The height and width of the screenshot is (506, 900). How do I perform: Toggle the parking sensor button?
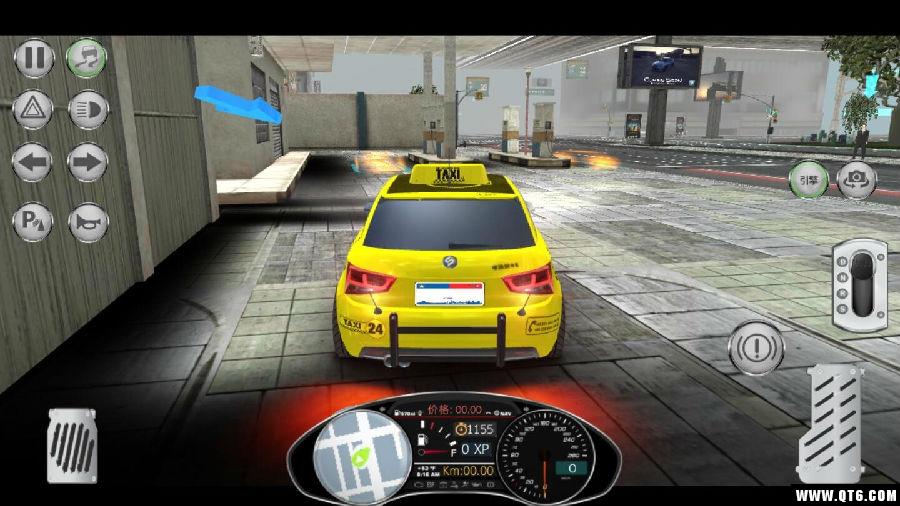(33, 221)
